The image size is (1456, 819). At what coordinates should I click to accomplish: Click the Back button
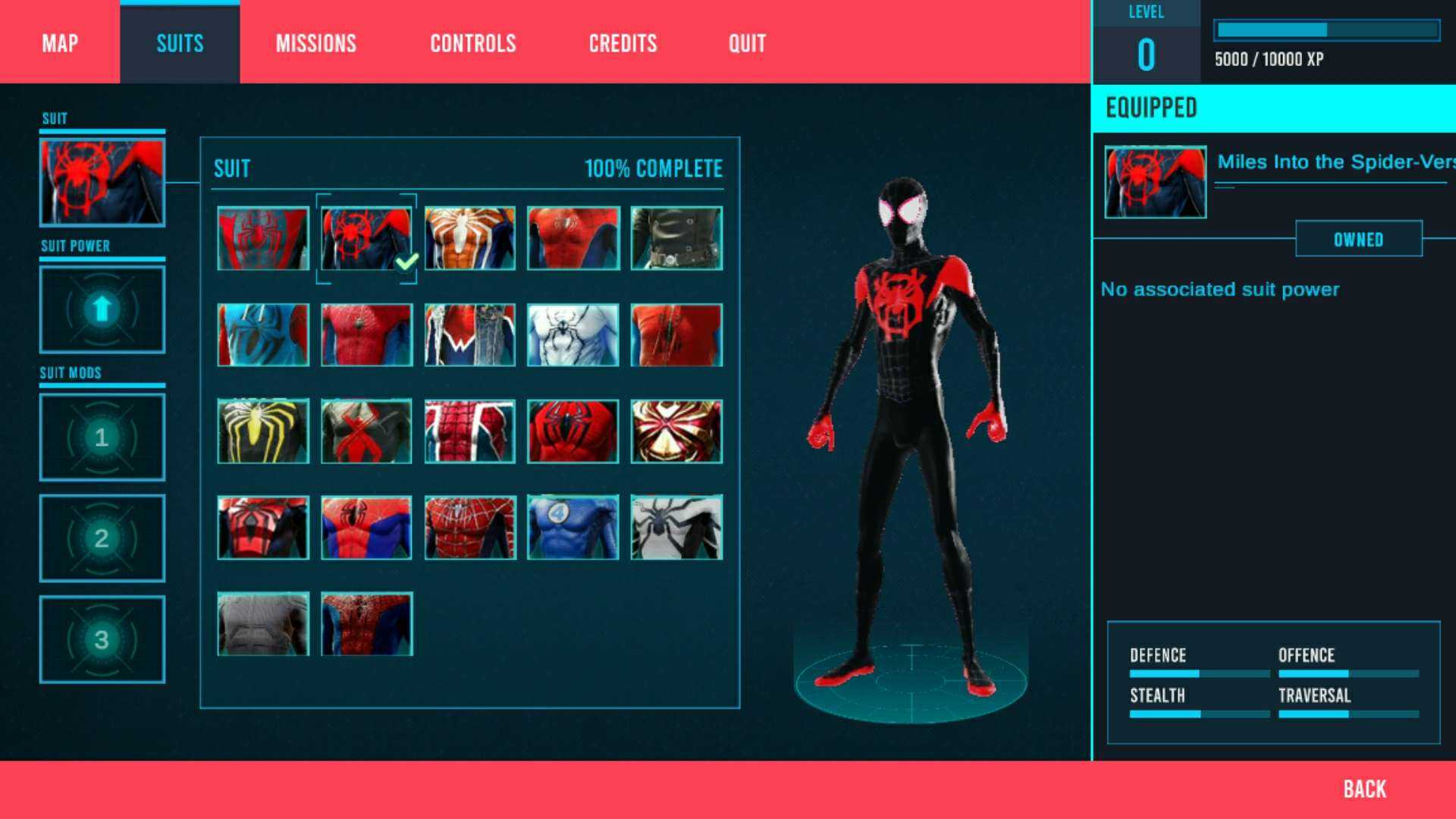click(1364, 789)
